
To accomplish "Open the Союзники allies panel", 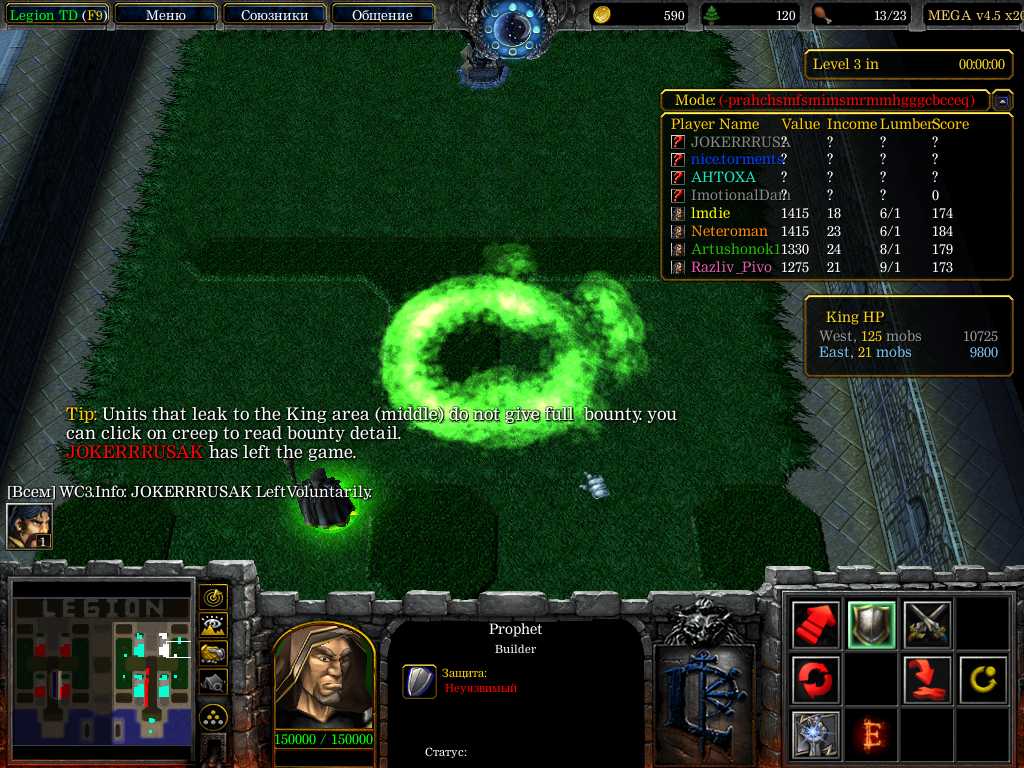I will click(x=274, y=15).
